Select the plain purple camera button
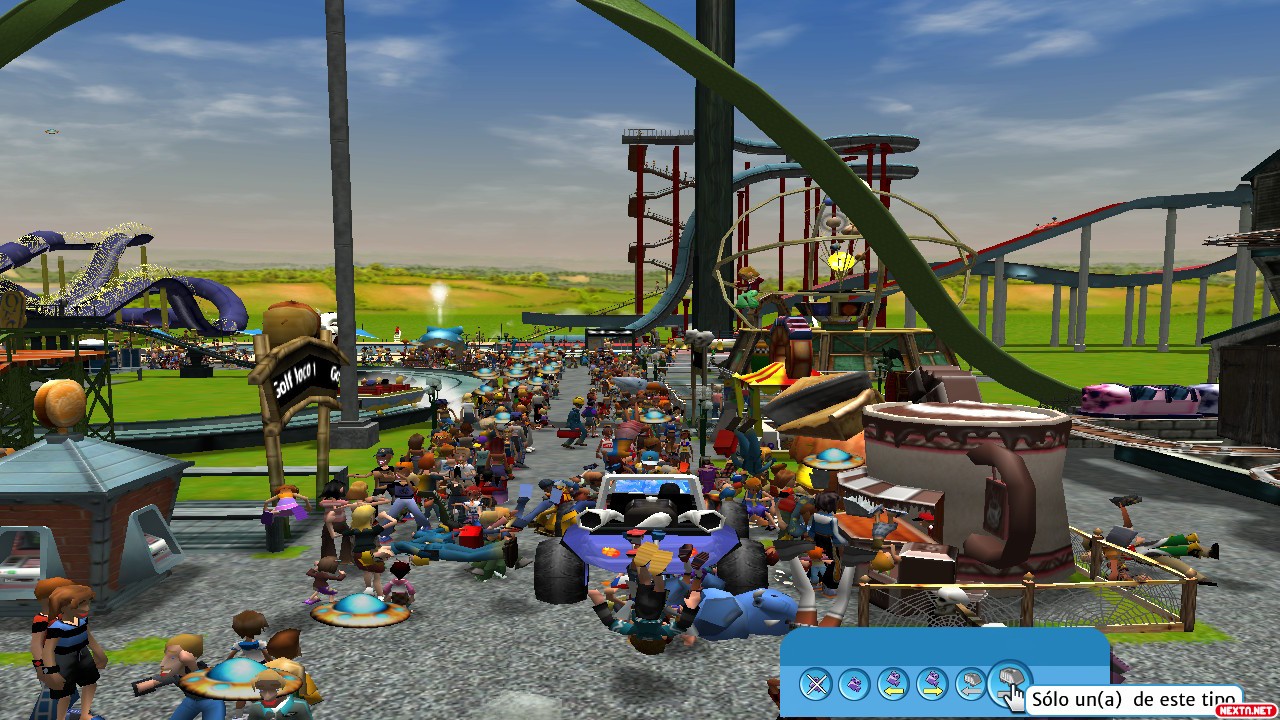Viewport: 1280px width, 720px height. coord(855,685)
